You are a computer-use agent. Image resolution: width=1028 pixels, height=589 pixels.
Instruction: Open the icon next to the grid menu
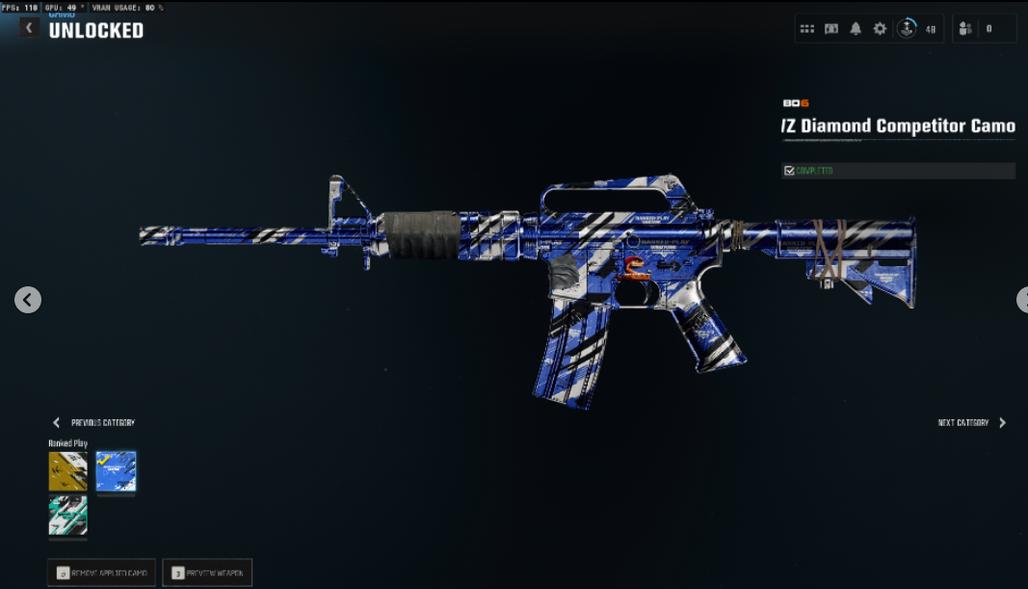click(831, 29)
